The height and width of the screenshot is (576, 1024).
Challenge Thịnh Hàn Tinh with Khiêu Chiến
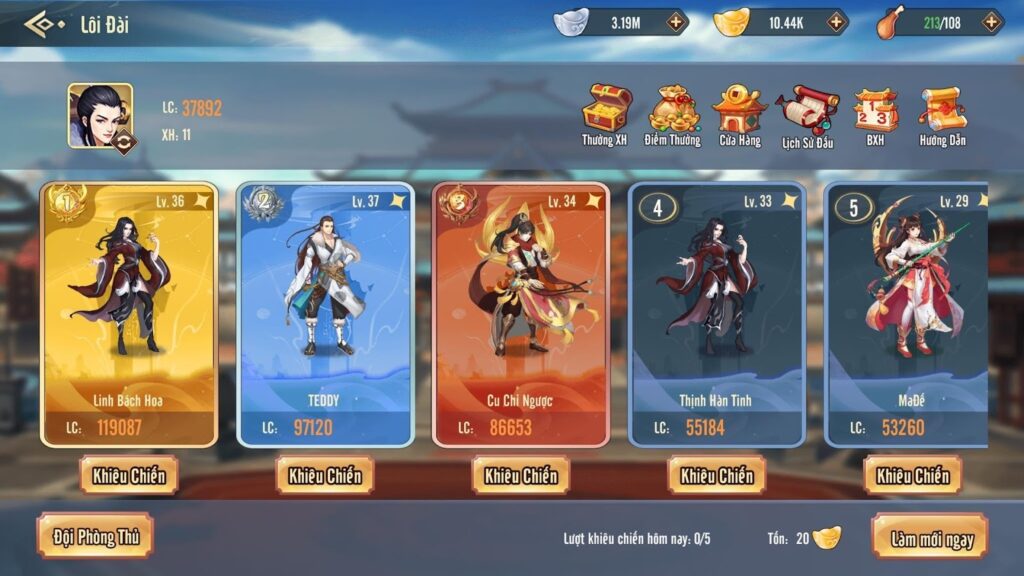click(x=717, y=475)
